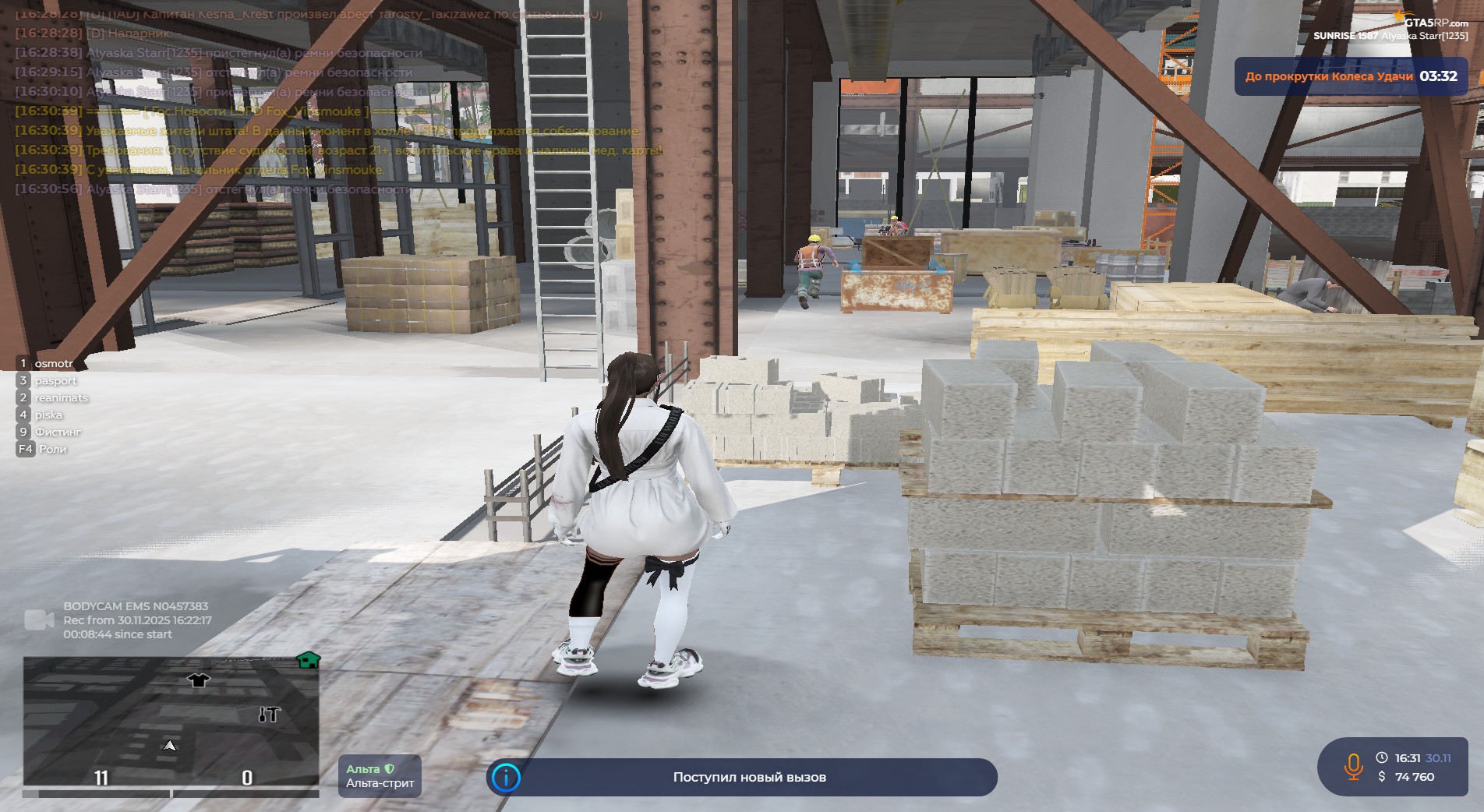The height and width of the screenshot is (812, 1484).
Task: Select the tools marker on the minimap
Action: pos(269,714)
